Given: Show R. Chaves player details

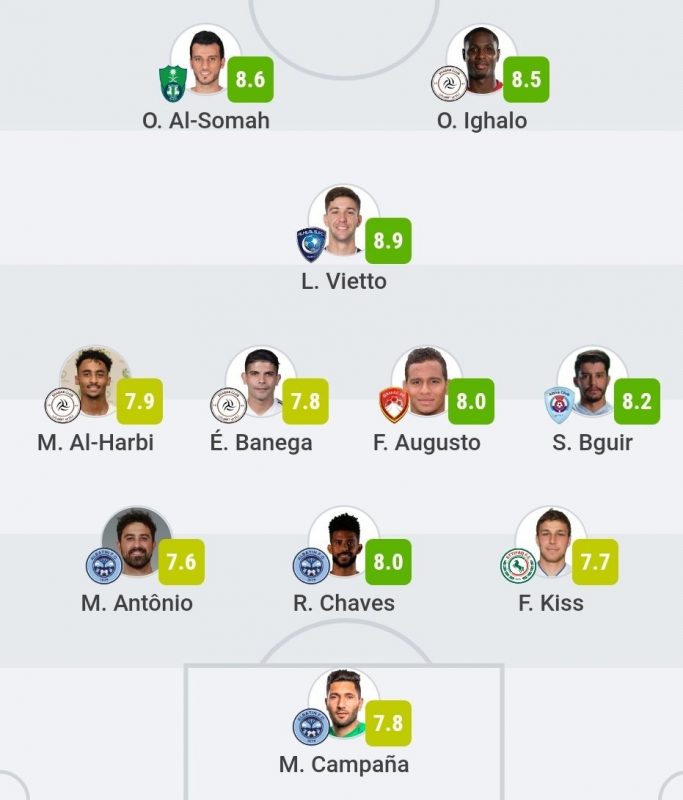Looking at the screenshot, I should [344, 541].
